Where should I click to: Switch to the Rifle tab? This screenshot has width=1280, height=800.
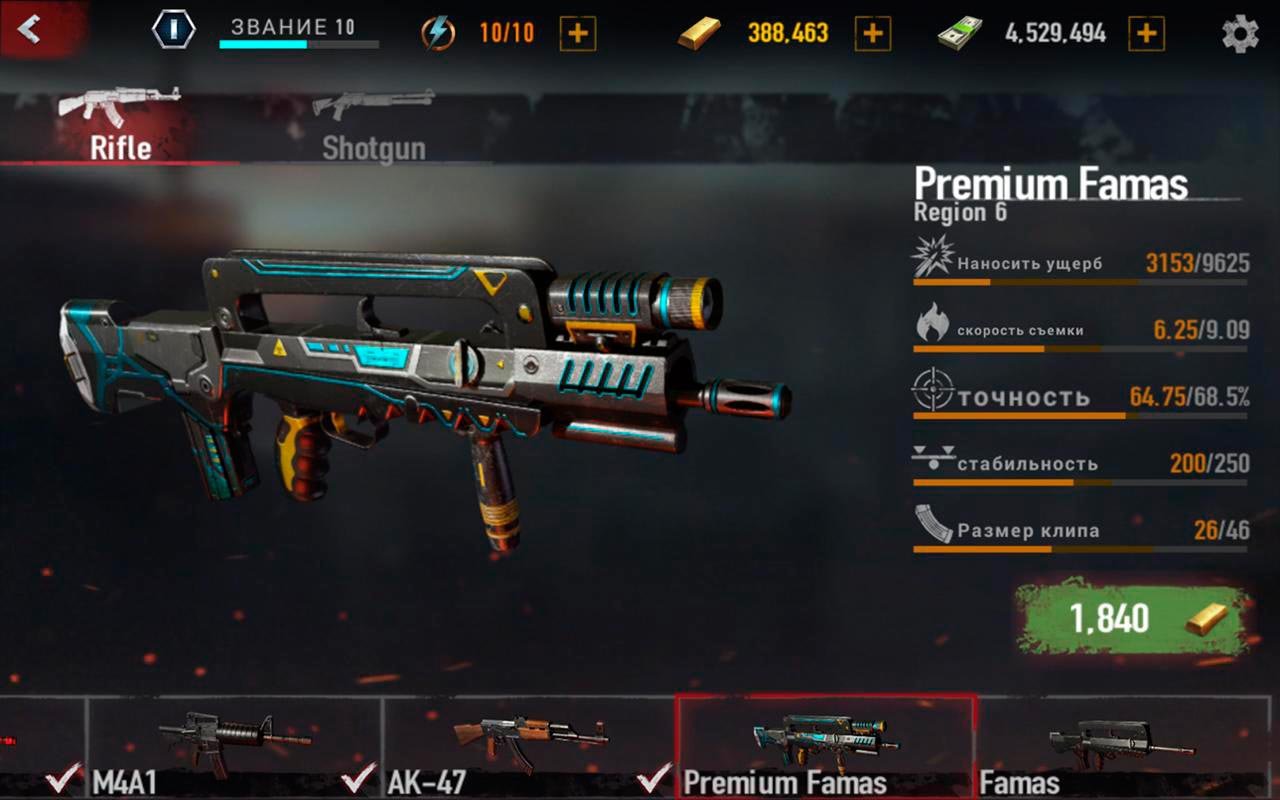coord(120,127)
